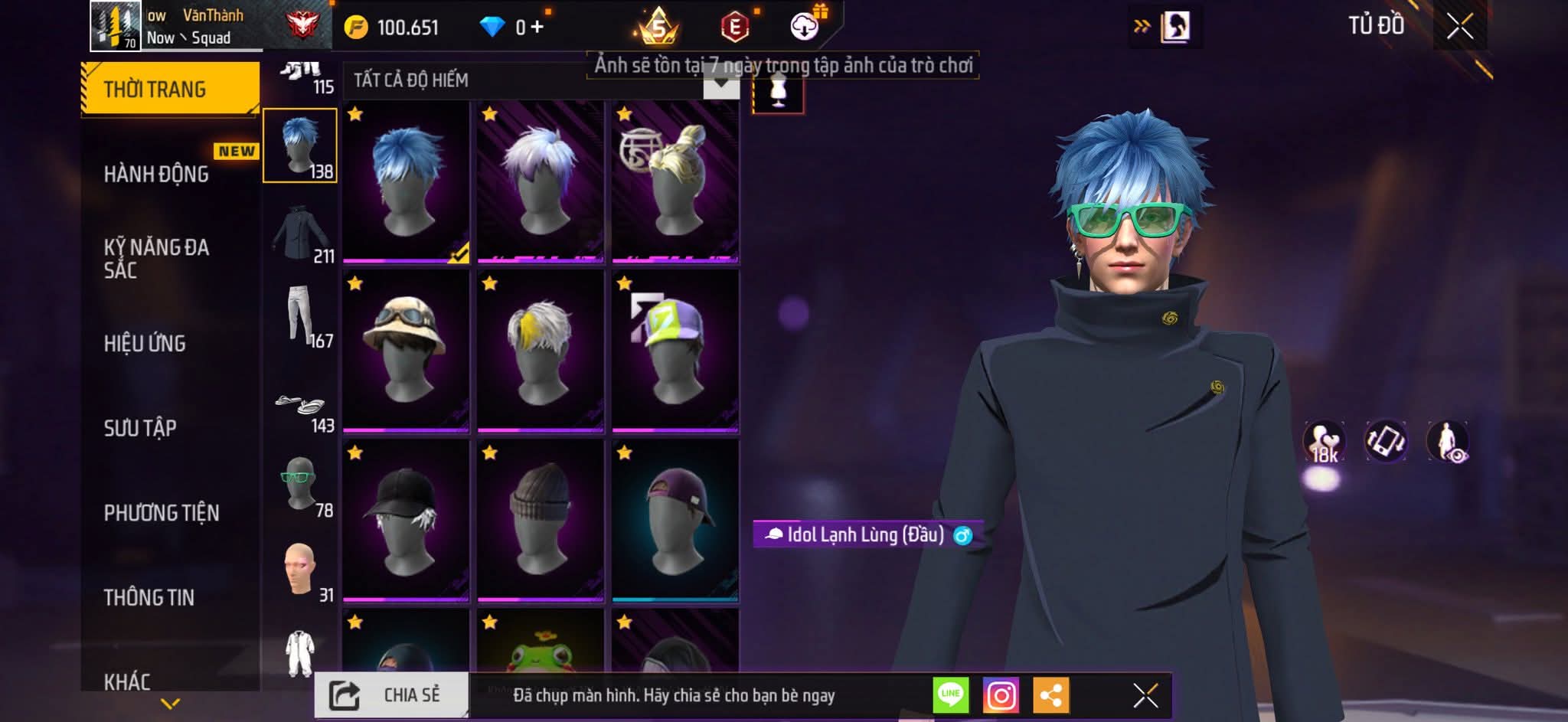Image resolution: width=1568 pixels, height=722 pixels.
Task: Select the blue spiky hair item
Action: pos(406,182)
